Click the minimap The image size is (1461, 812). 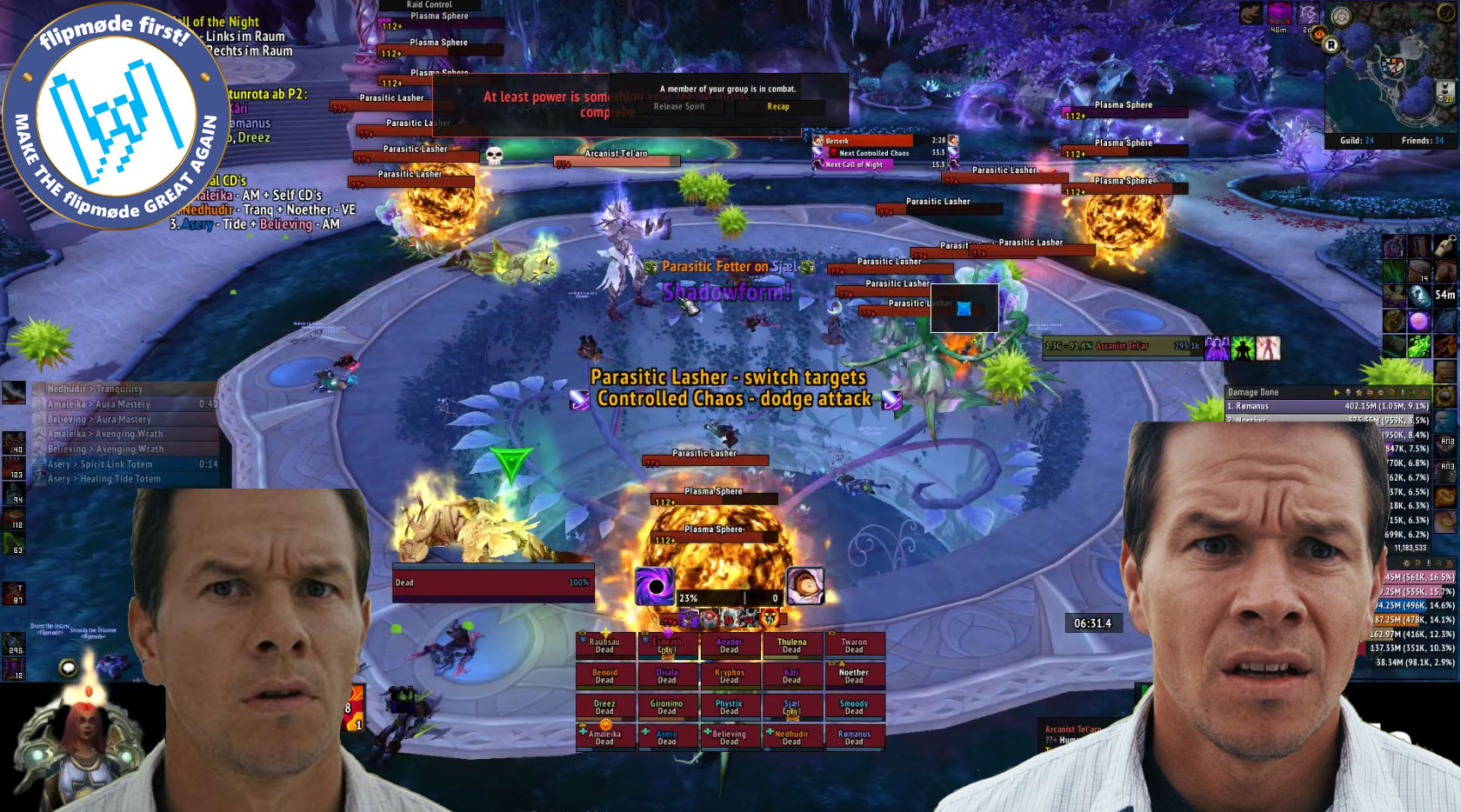click(1390, 78)
